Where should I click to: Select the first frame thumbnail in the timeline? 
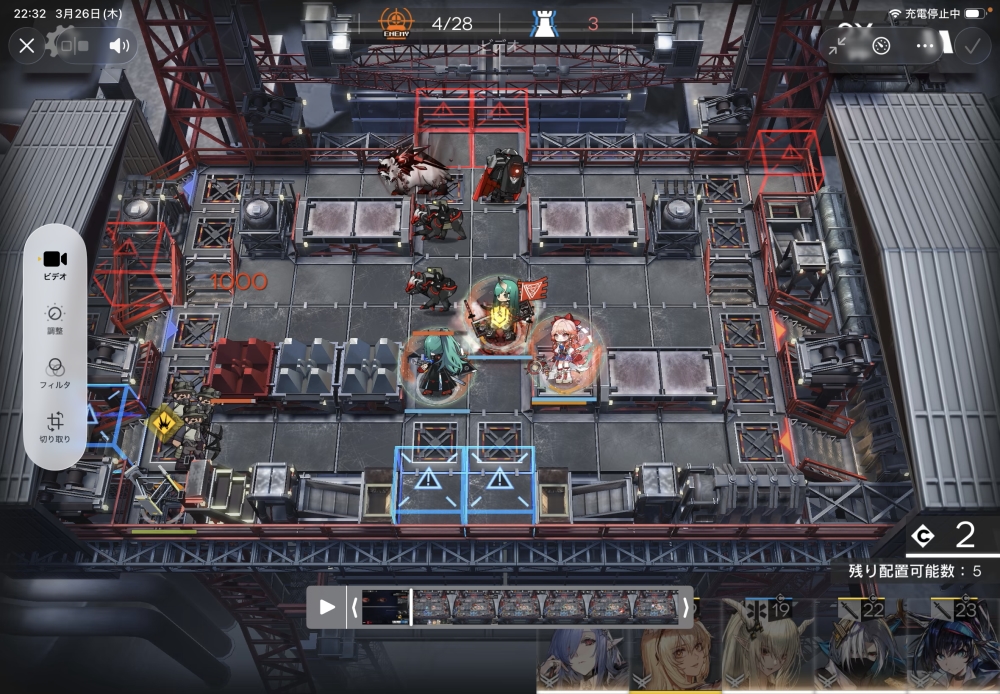tap(385, 607)
